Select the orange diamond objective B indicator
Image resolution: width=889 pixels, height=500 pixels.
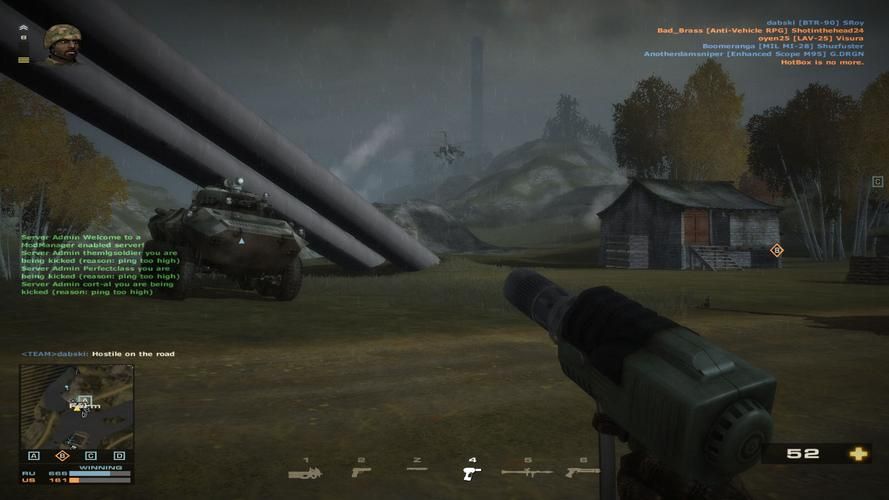(x=62, y=456)
